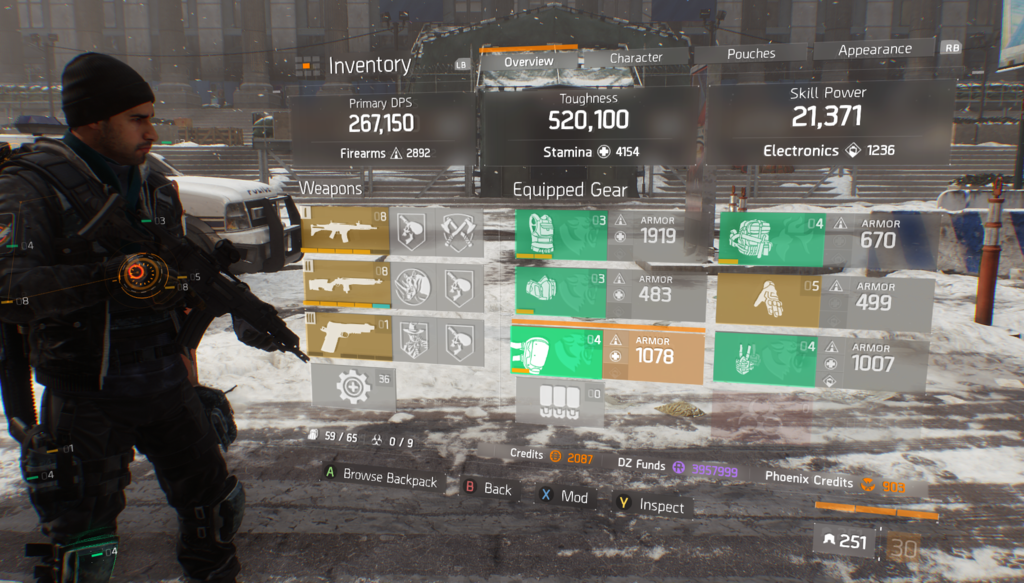1024x583 pixels.
Task: Click the crossed axes weapon talent icon
Action: [461, 231]
